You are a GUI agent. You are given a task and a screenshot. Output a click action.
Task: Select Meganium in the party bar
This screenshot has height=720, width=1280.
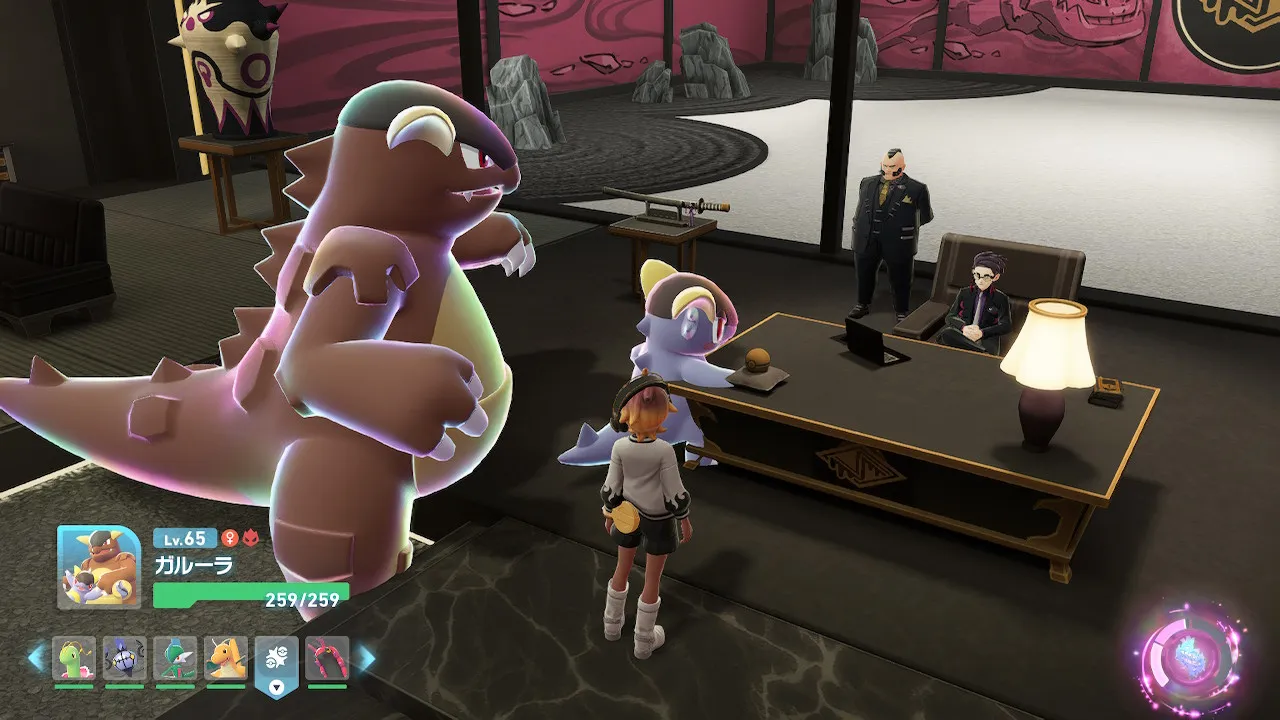(x=74, y=659)
